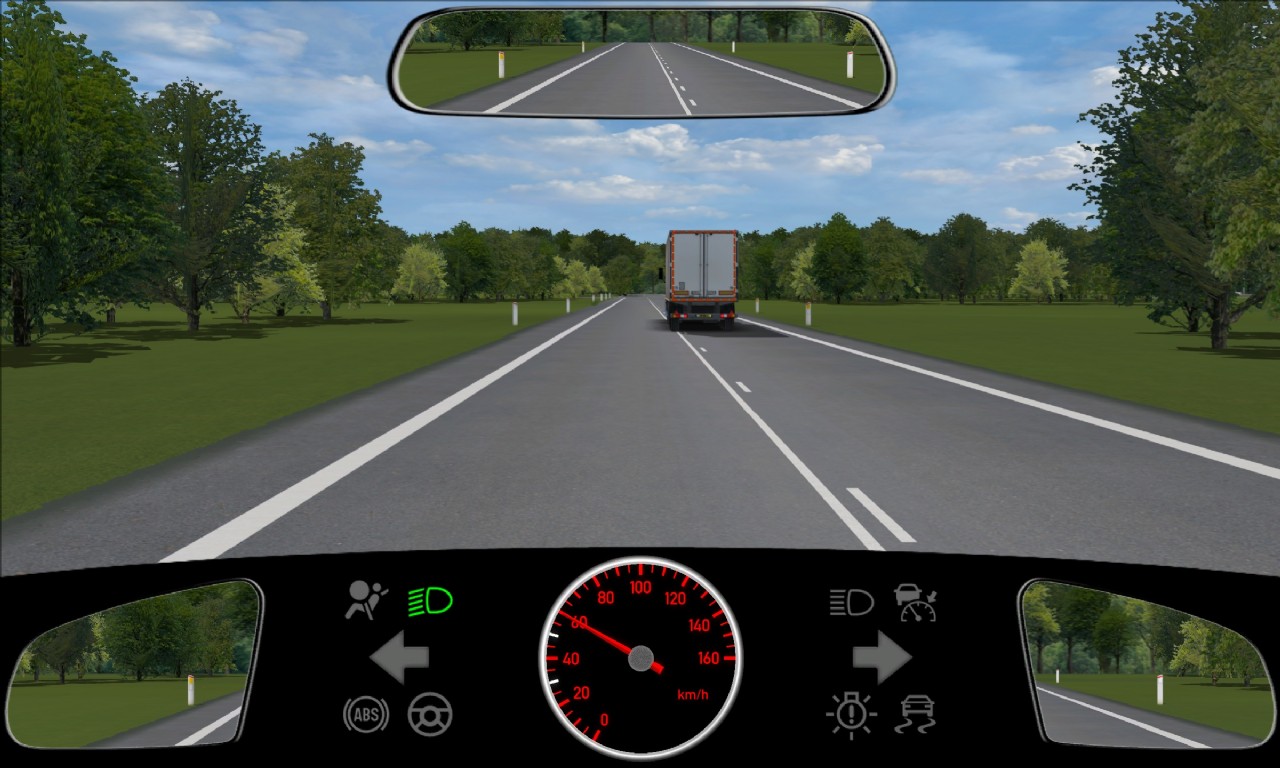The image size is (1280, 768).
Task: Check the left side mirror
Action: pos(133,663)
